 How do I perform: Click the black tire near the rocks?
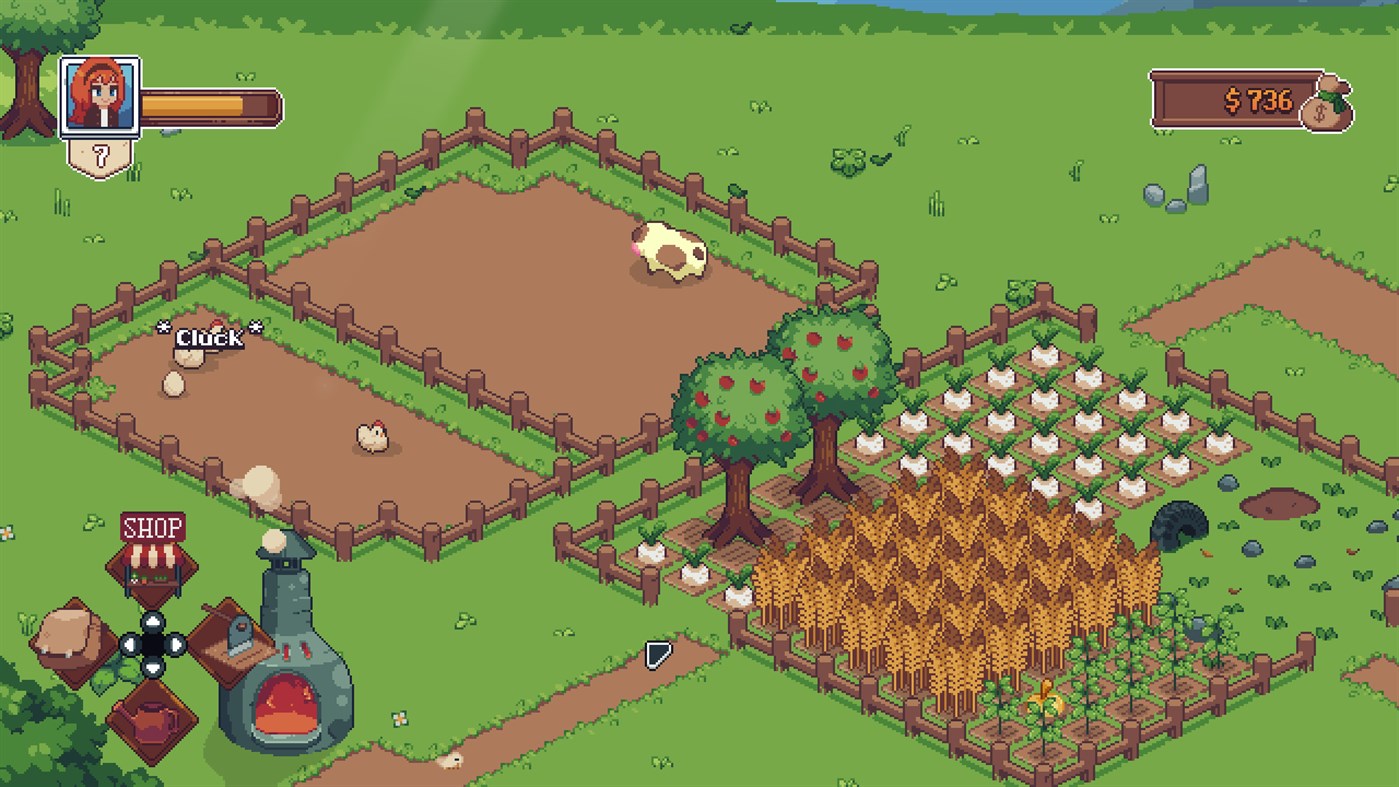click(x=1180, y=524)
